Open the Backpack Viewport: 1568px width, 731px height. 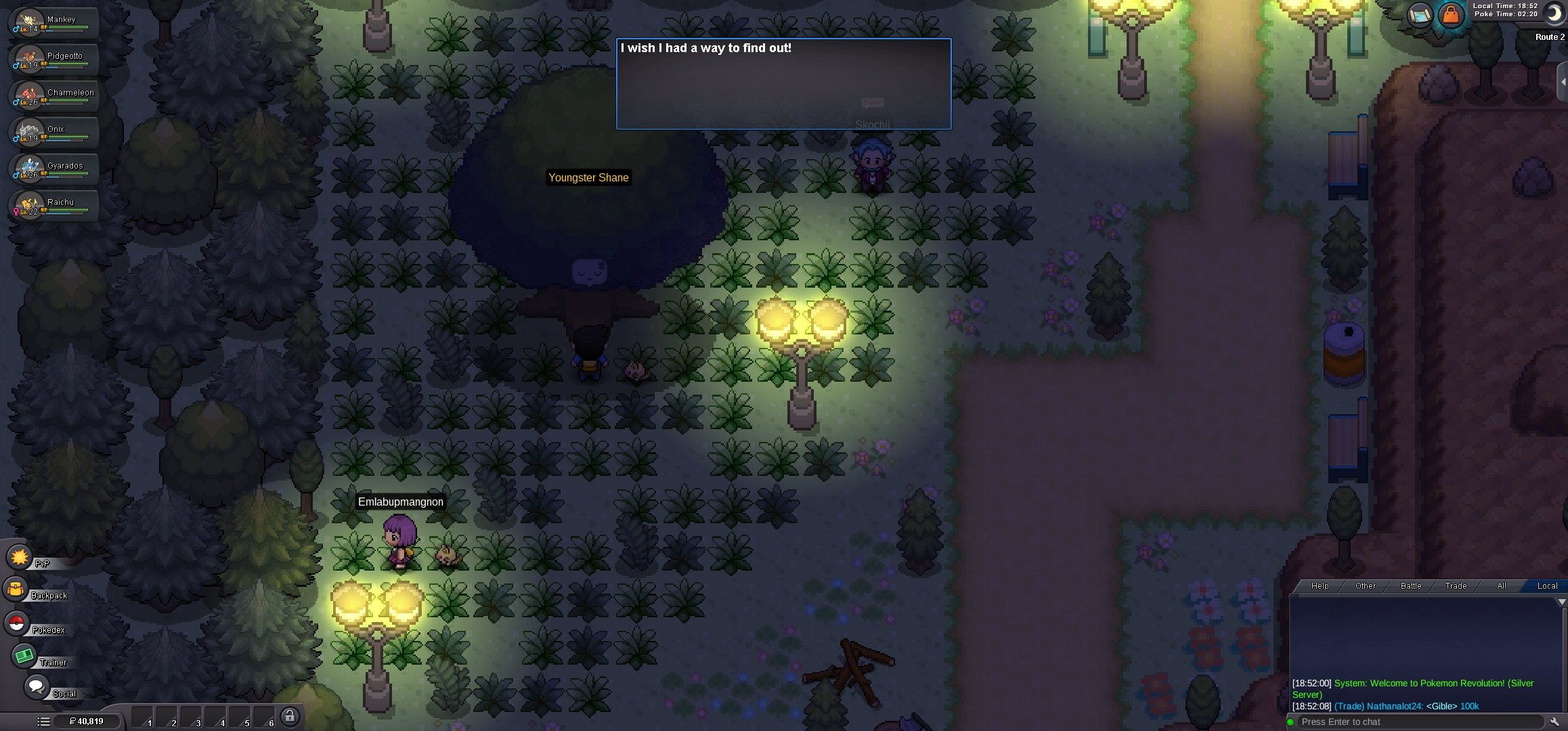[x=16, y=590]
